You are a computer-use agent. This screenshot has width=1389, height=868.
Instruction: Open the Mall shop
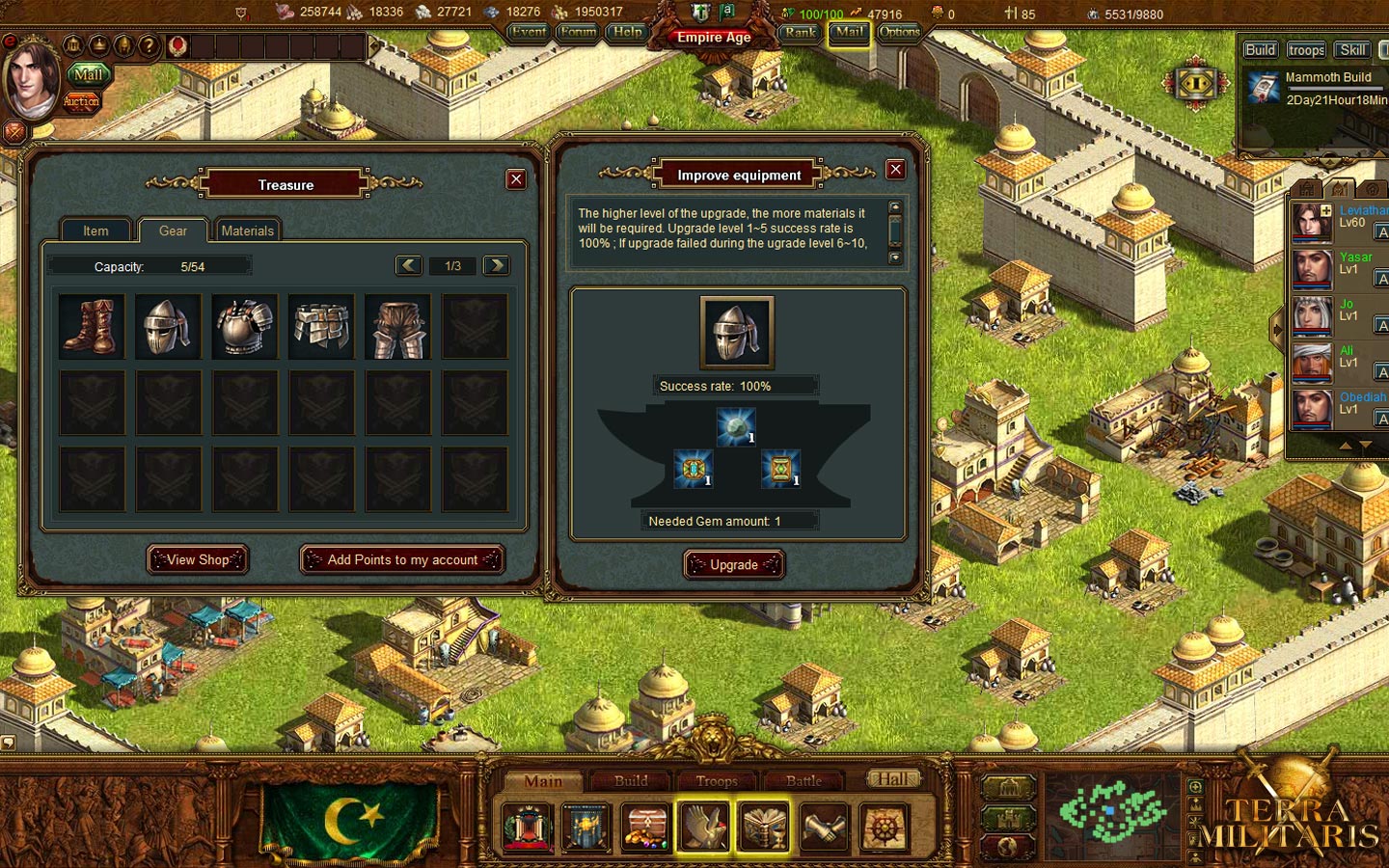[x=88, y=74]
